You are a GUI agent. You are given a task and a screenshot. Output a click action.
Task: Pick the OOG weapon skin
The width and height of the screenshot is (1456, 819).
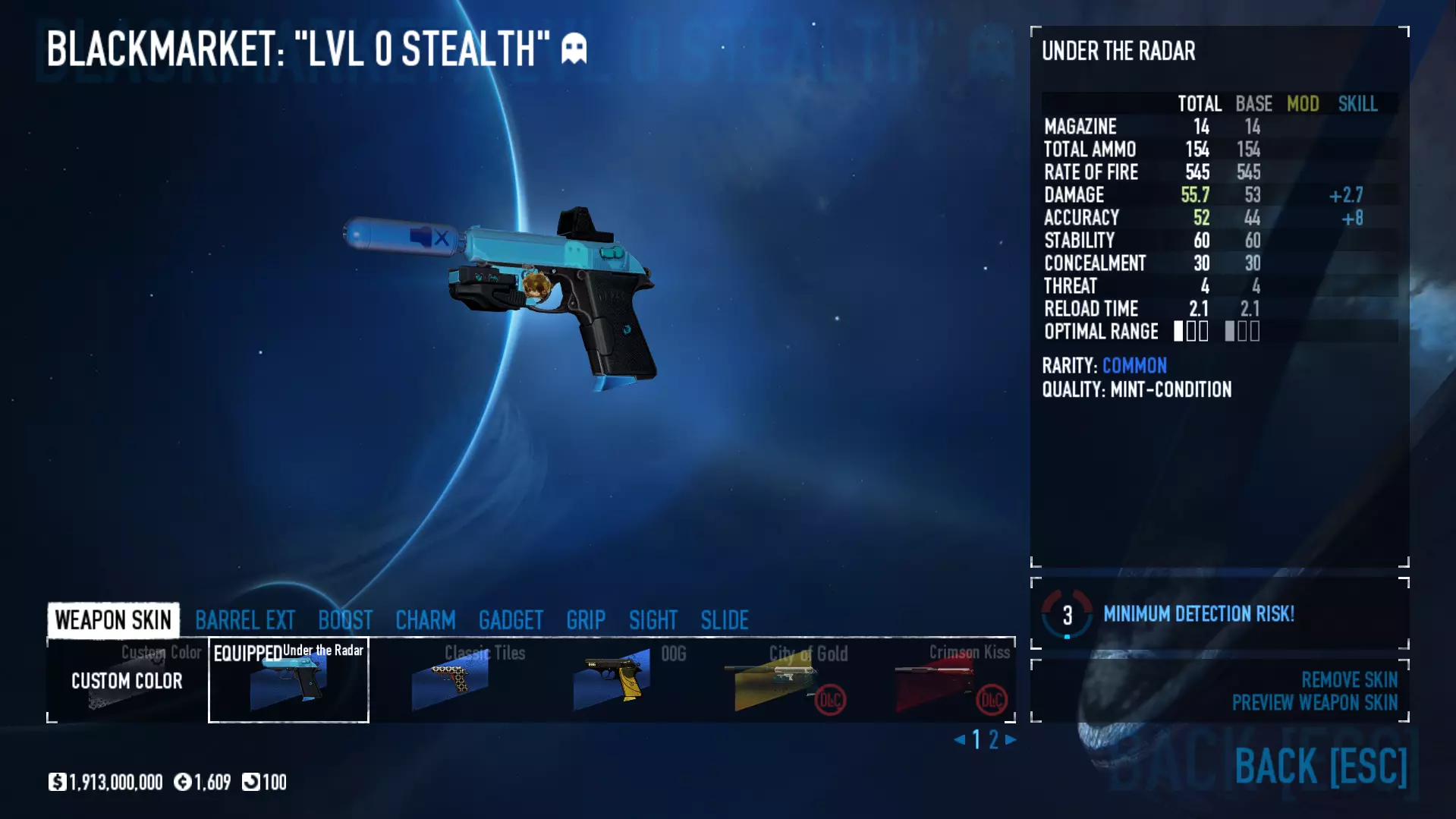click(x=613, y=680)
